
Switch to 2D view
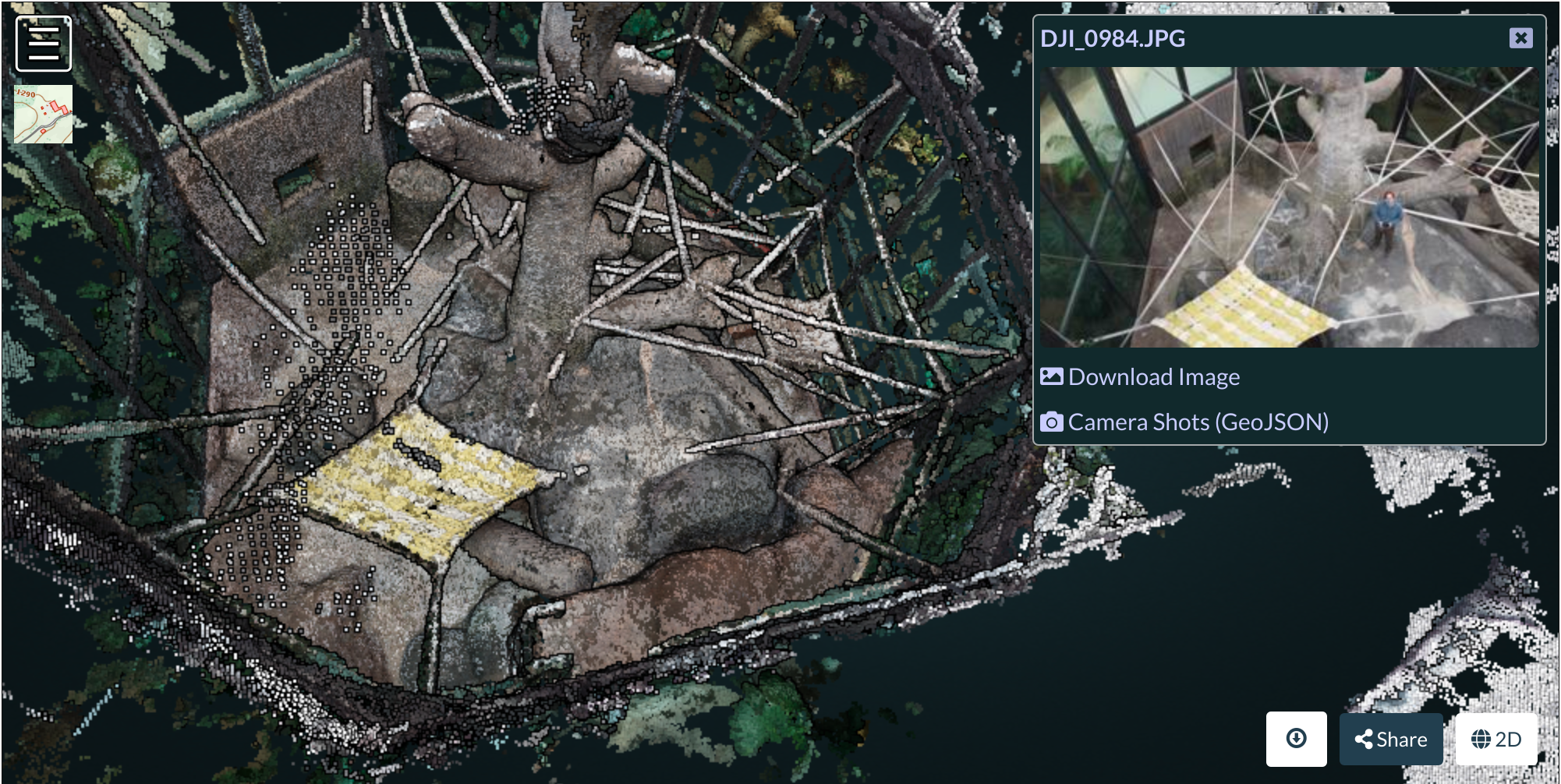coord(1496,739)
